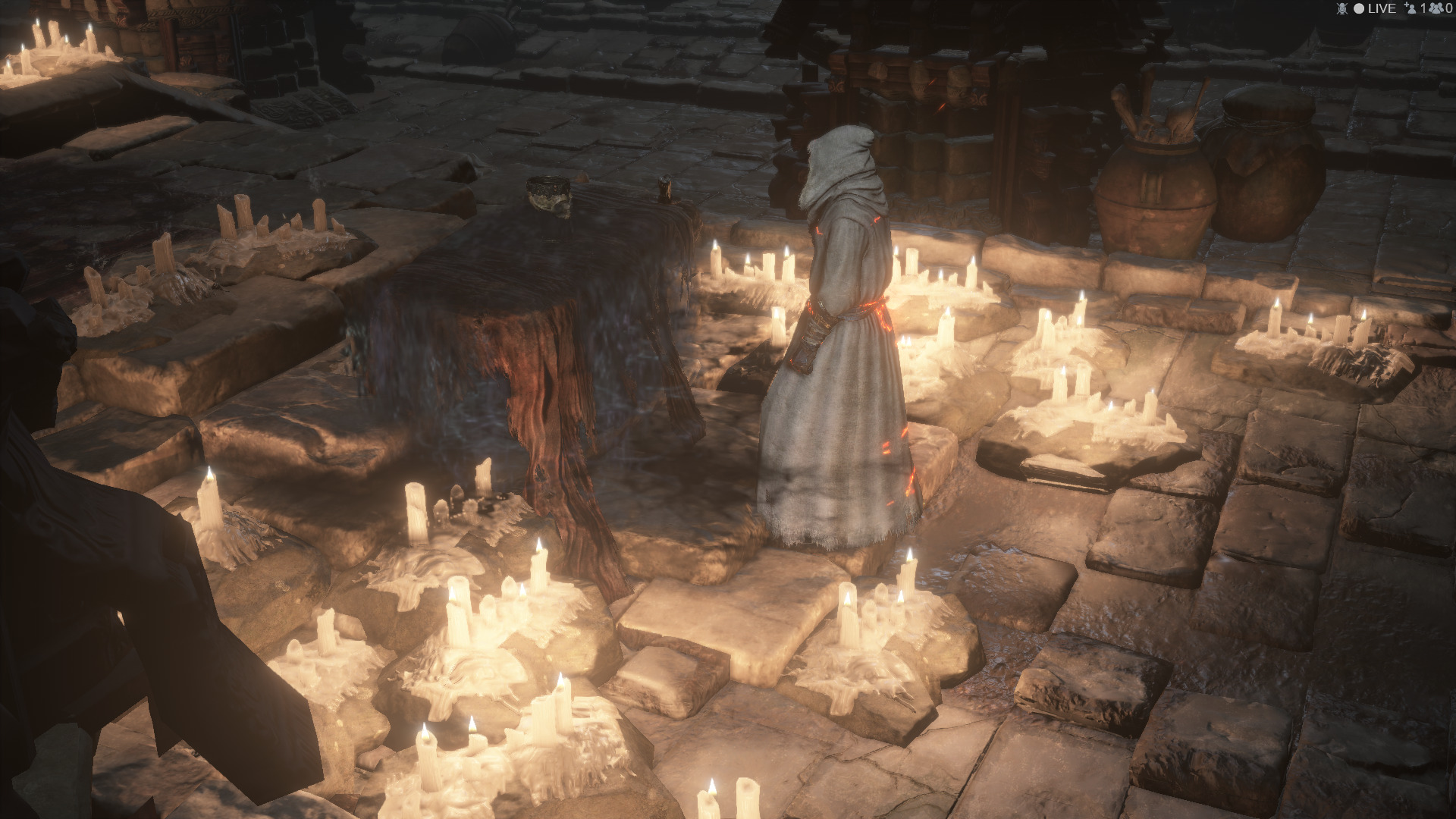Screen dimensions: 1456x819
Task: Click the muted microphone icon
Action: pyautogui.click(x=1341, y=8)
